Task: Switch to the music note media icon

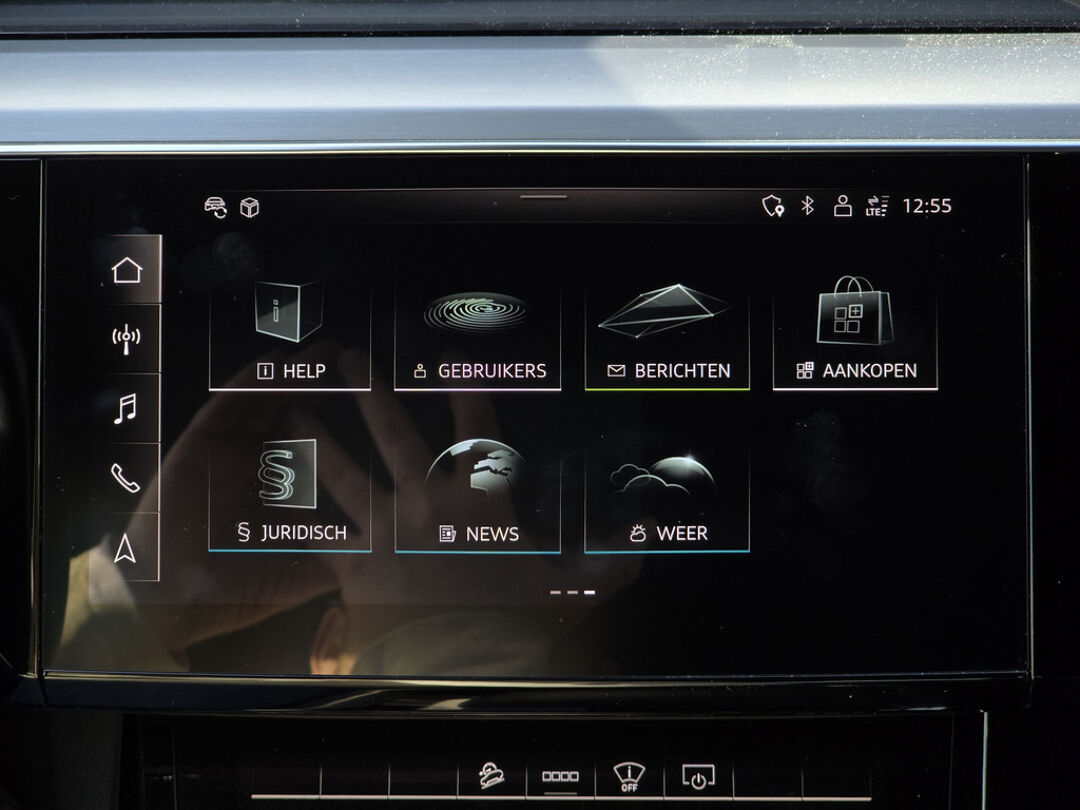Action: click(x=126, y=408)
